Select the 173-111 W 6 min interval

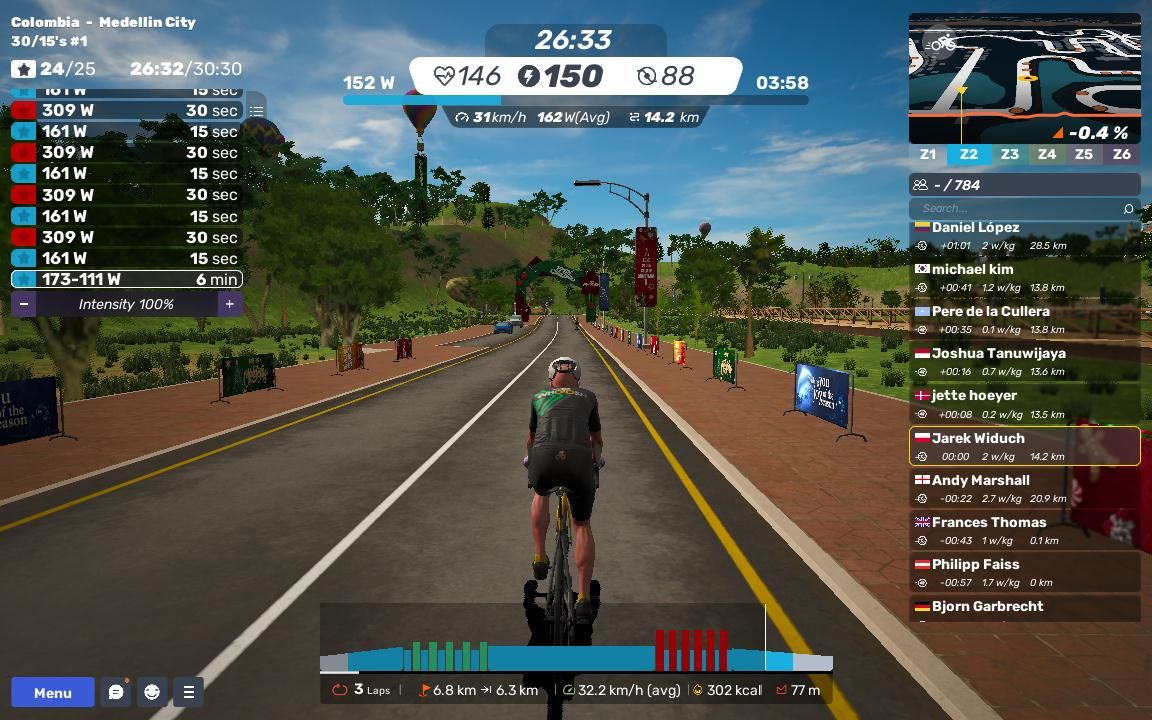(126, 280)
